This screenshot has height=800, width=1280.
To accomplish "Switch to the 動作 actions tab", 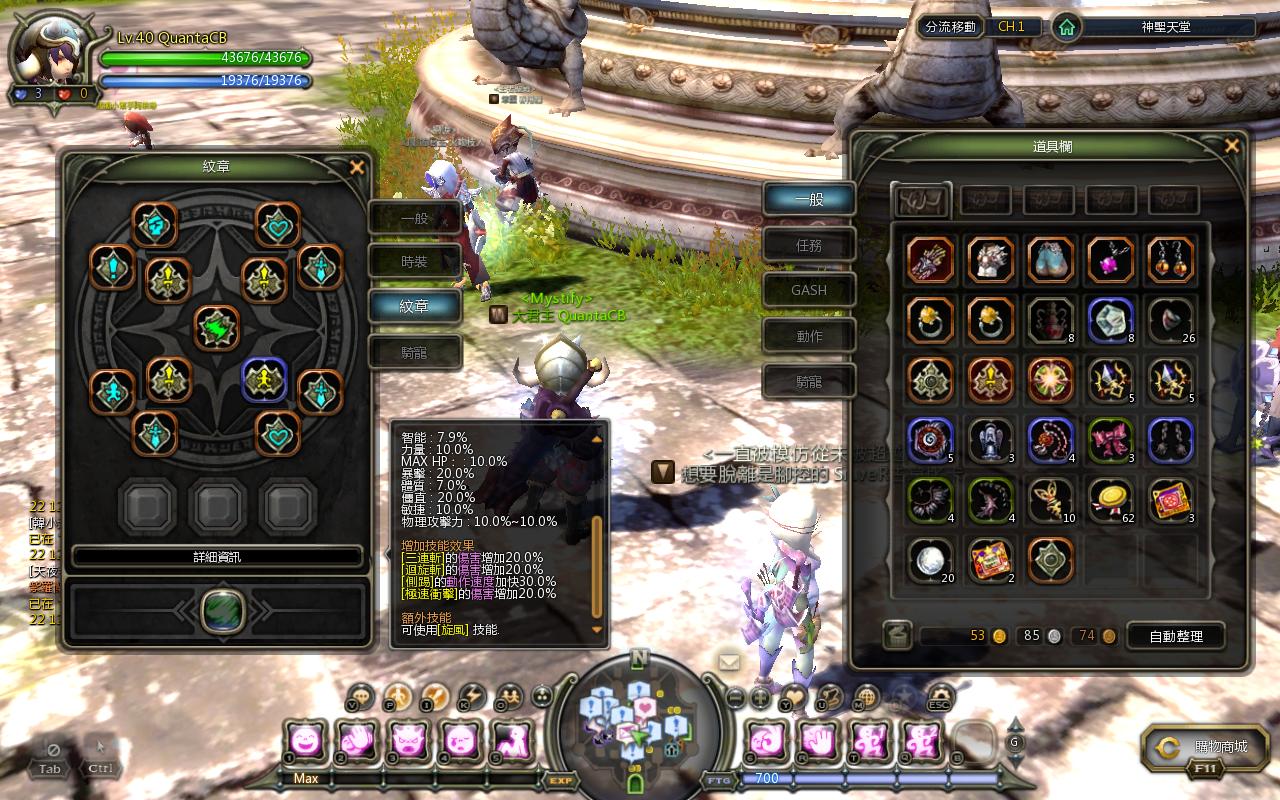I will click(x=809, y=336).
